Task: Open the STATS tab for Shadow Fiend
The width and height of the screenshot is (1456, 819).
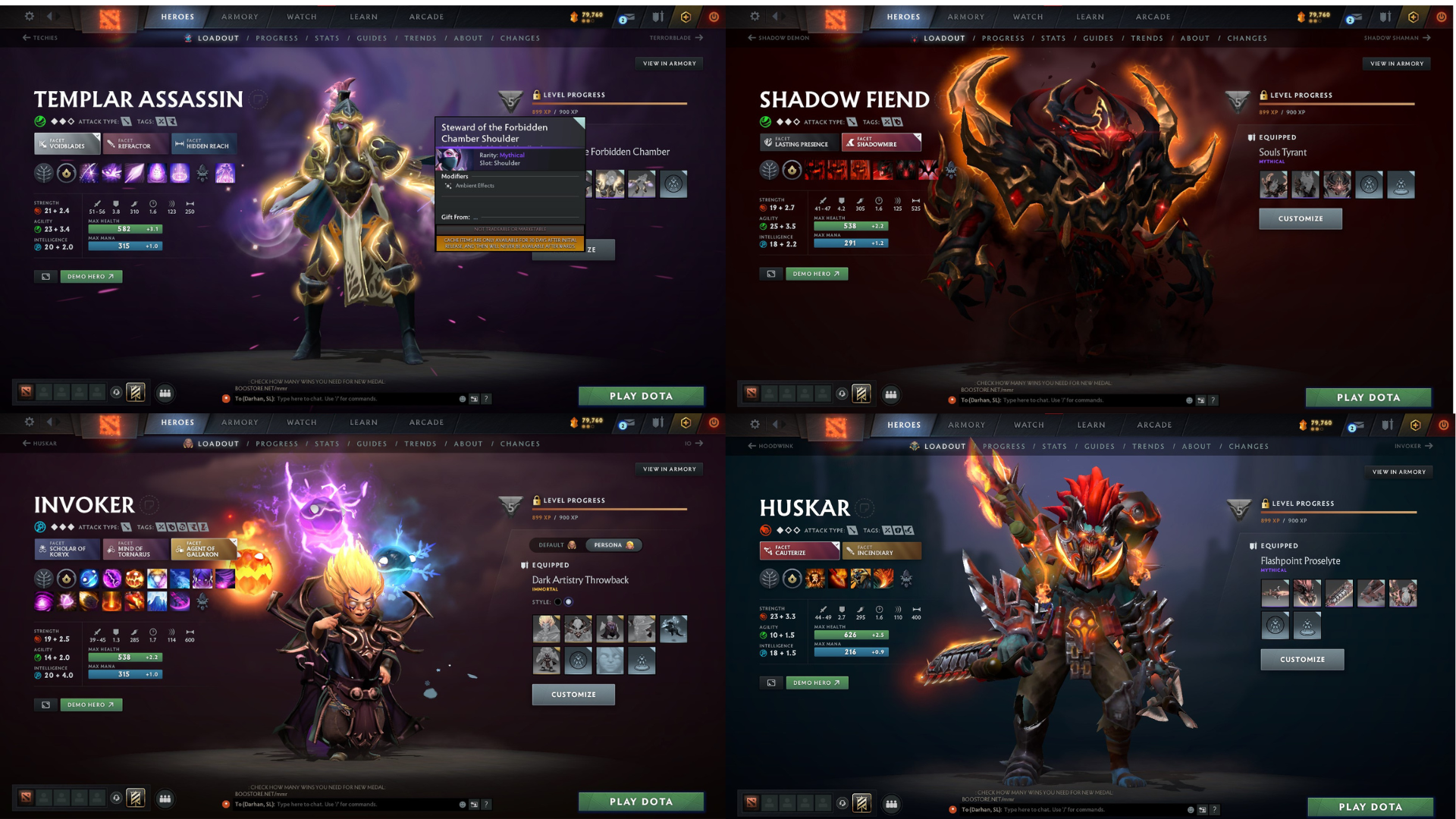Action: click(1053, 38)
